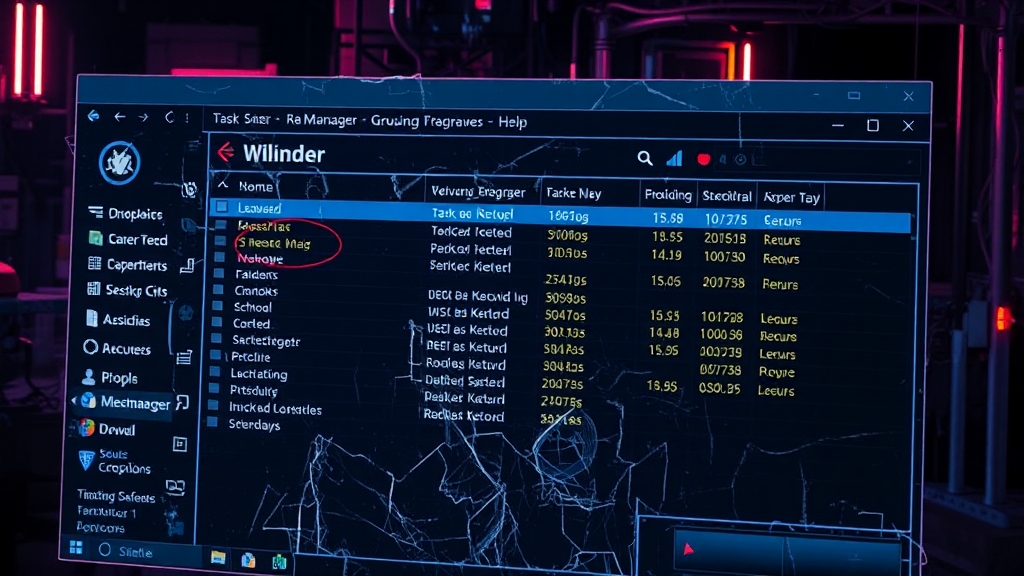The width and height of the screenshot is (1024, 576).
Task: Select the circled S Reade Mag row
Action: coord(274,243)
